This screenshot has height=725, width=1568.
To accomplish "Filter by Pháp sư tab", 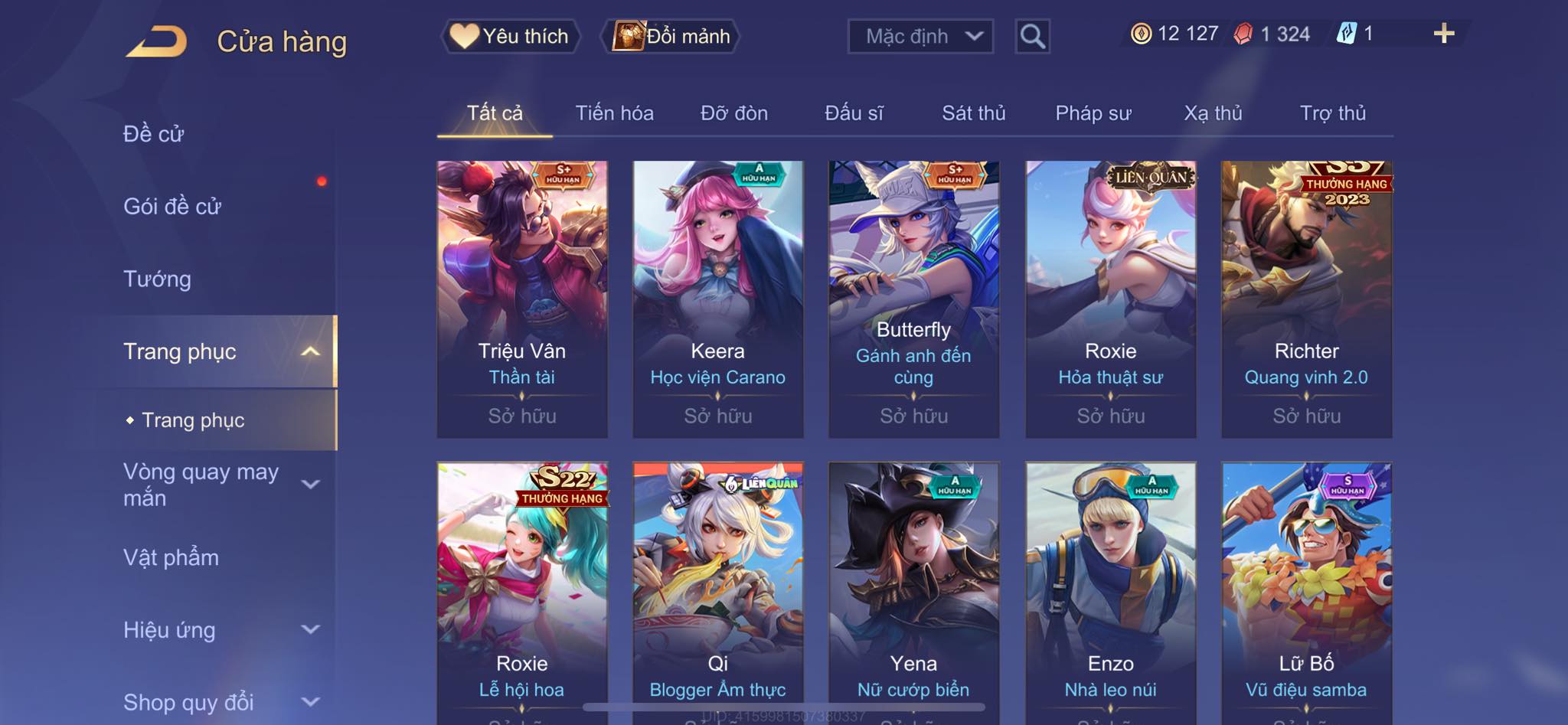I will click(x=1093, y=113).
